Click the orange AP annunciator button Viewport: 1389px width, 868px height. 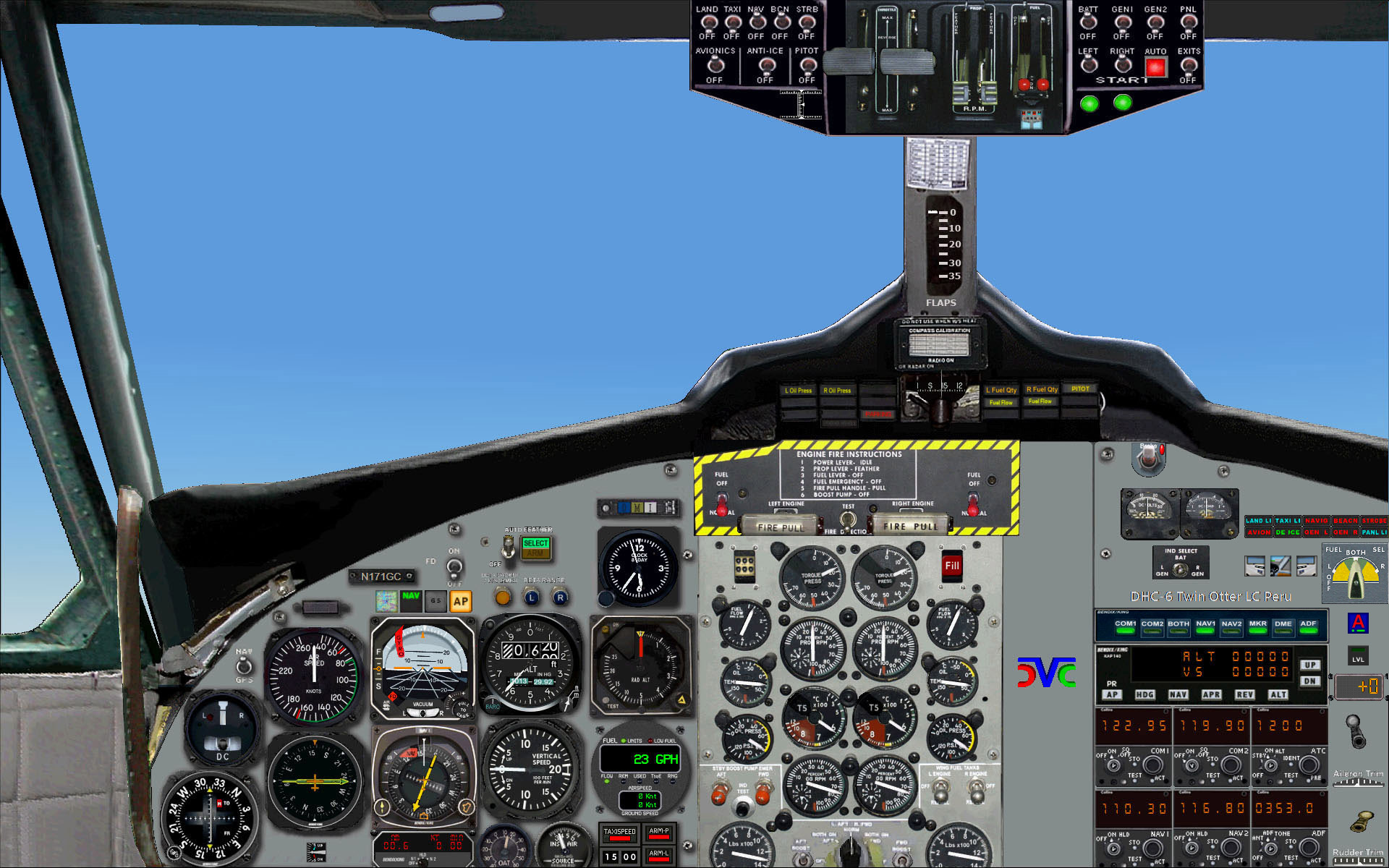460,601
